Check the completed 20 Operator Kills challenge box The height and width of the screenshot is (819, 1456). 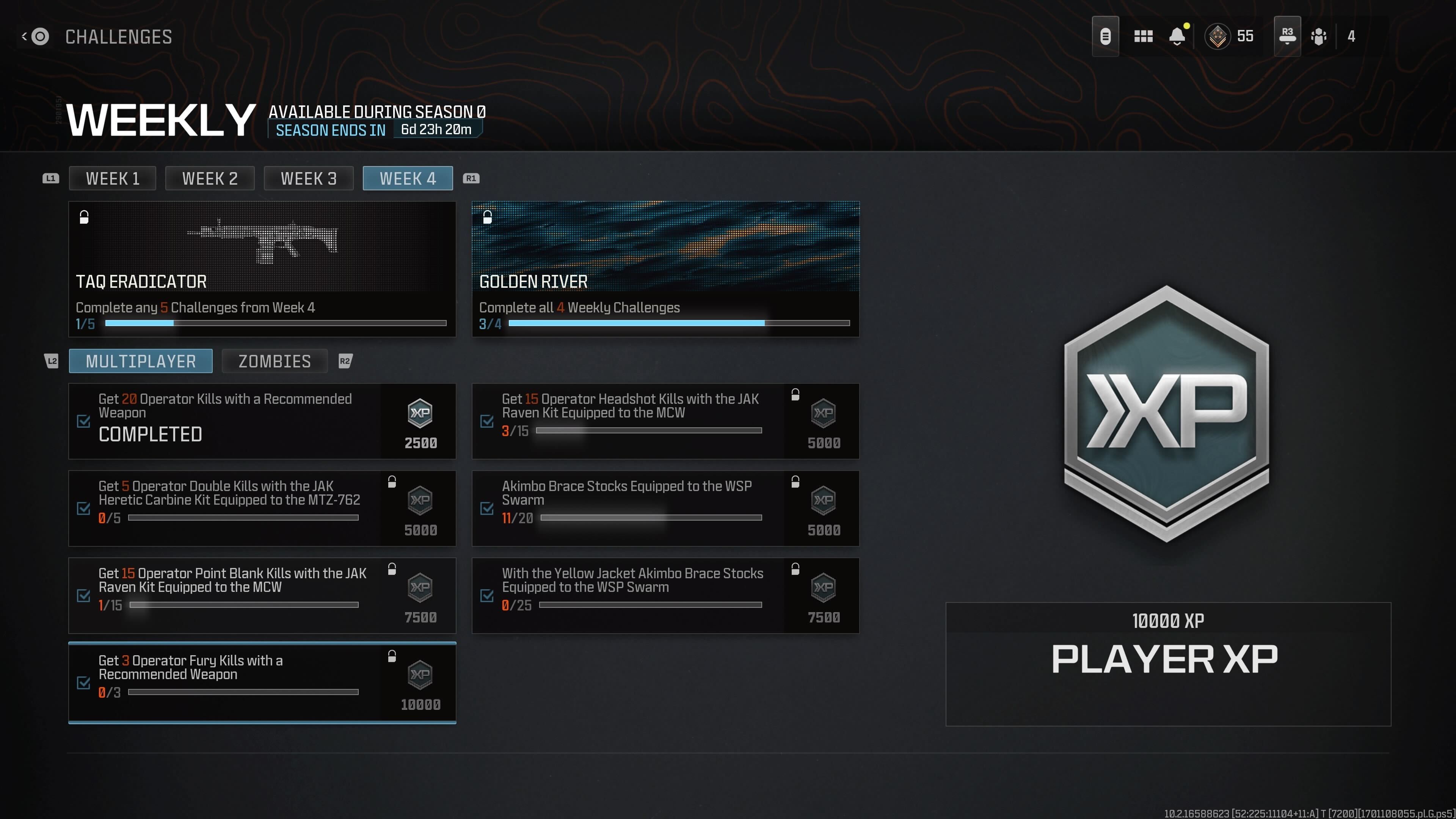(x=84, y=421)
